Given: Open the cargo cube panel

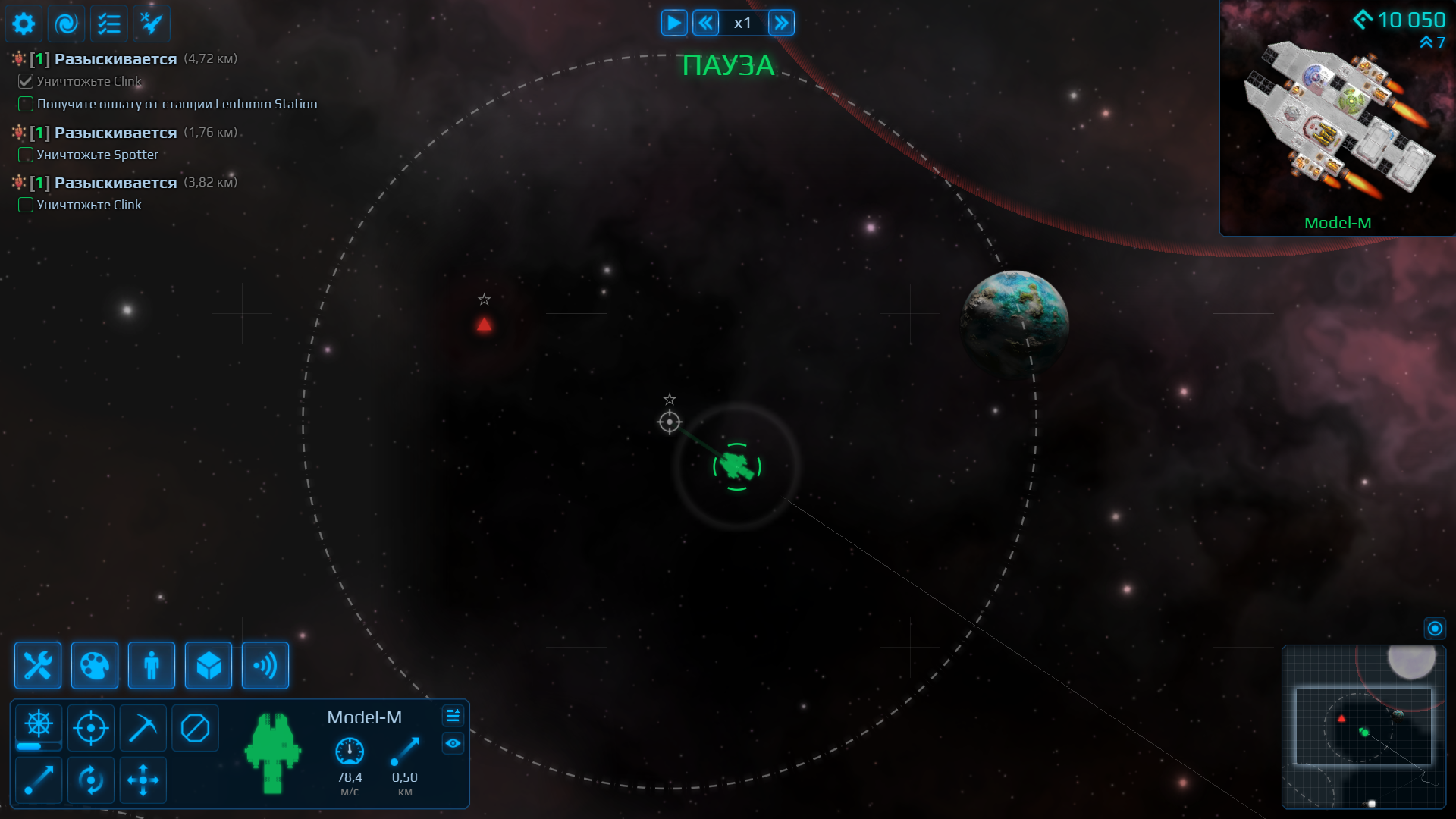Looking at the screenshot, I should [209, 666].
